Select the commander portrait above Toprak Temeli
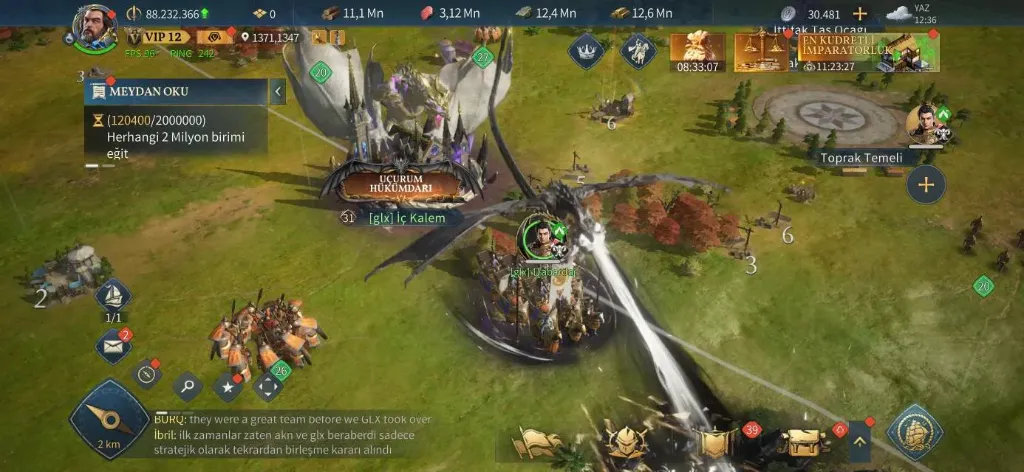The image size is (1024, 472). coord(926,123)
